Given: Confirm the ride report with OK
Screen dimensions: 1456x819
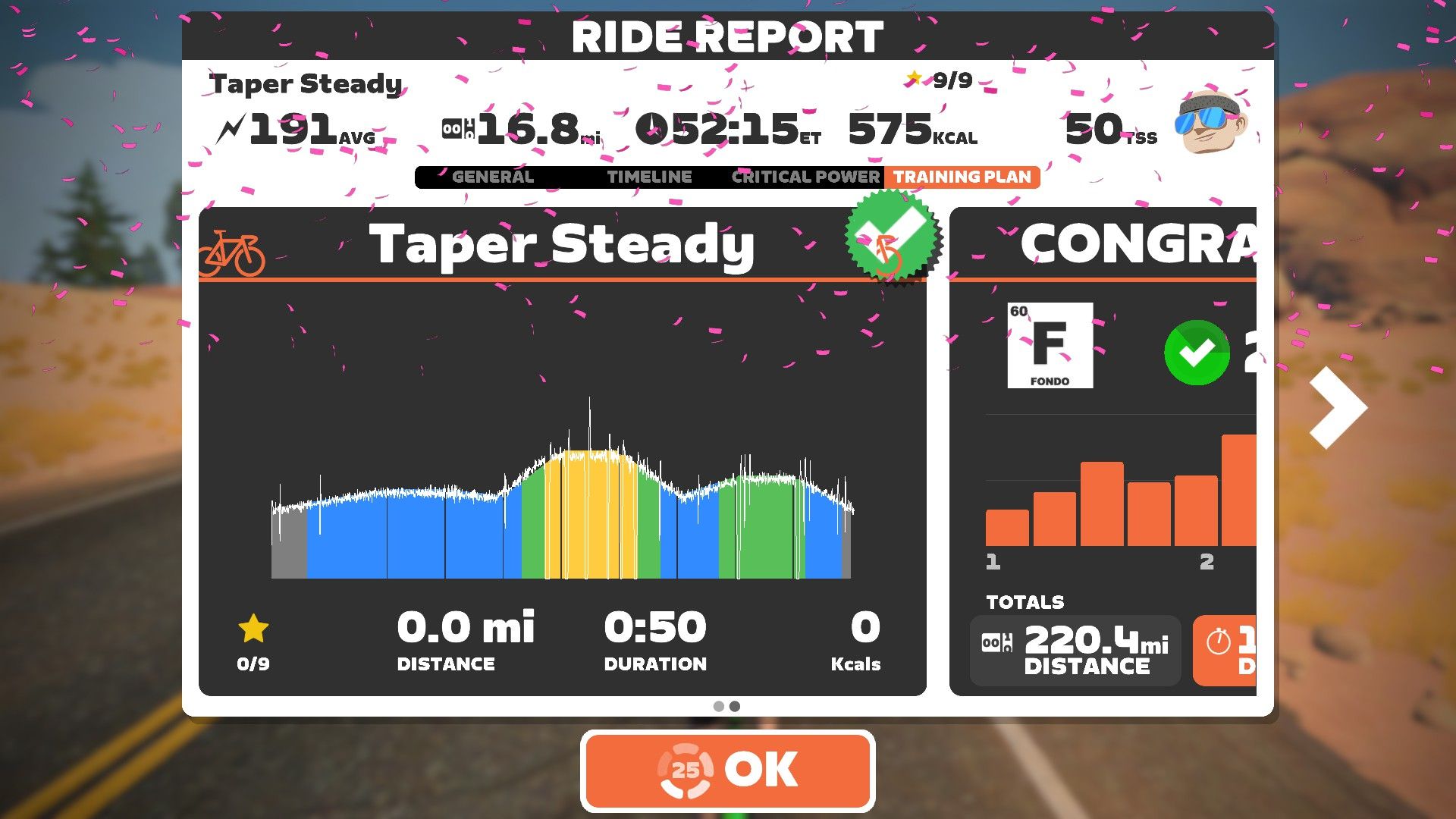Looking at the screenshot, I should pos(728,770).
